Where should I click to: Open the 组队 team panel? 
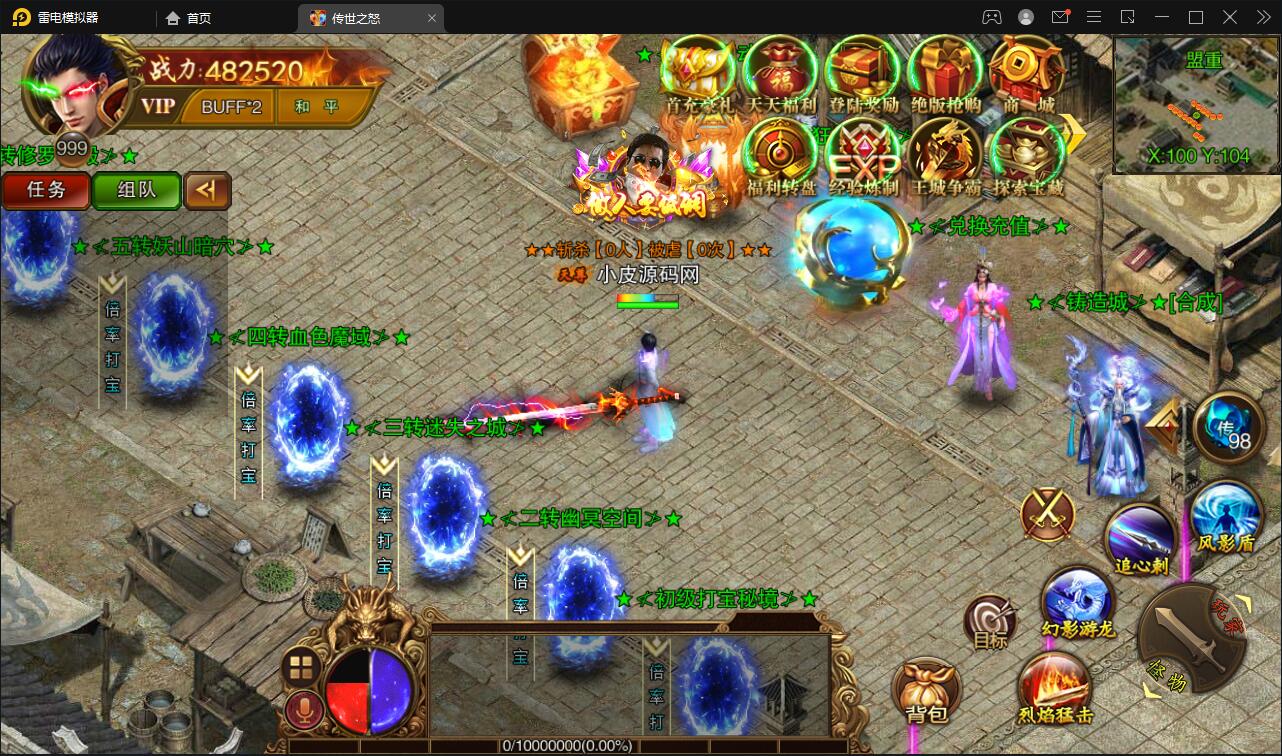[136, 190]
